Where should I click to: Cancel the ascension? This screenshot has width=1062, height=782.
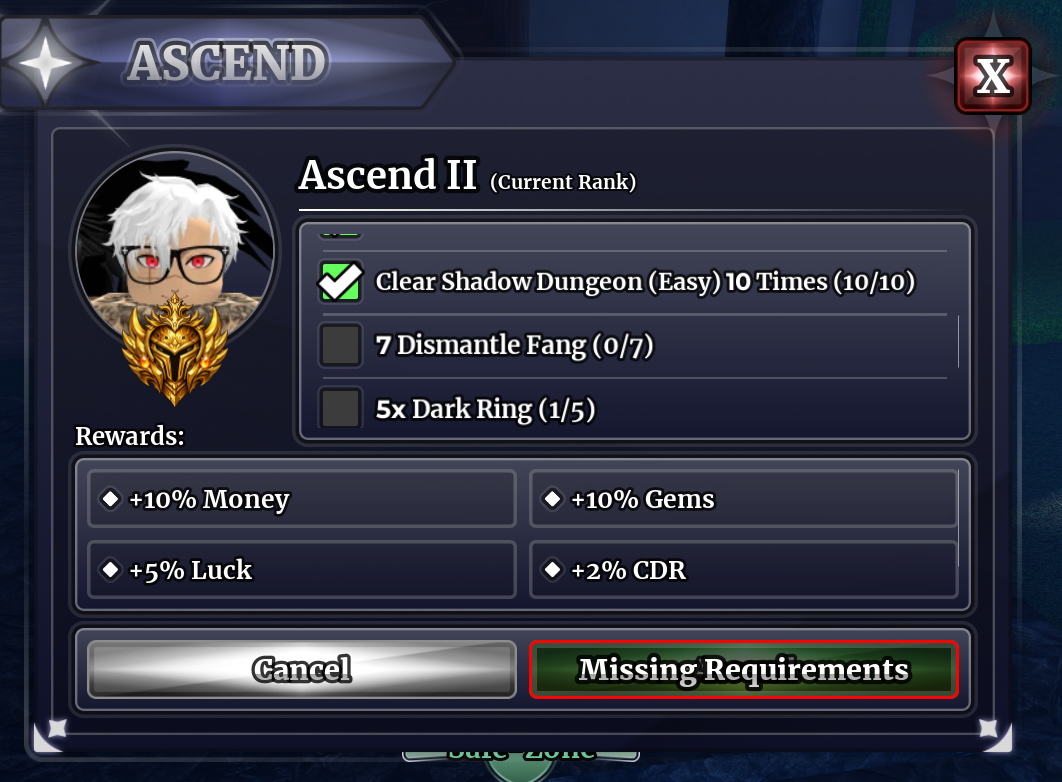pos(302,669)
